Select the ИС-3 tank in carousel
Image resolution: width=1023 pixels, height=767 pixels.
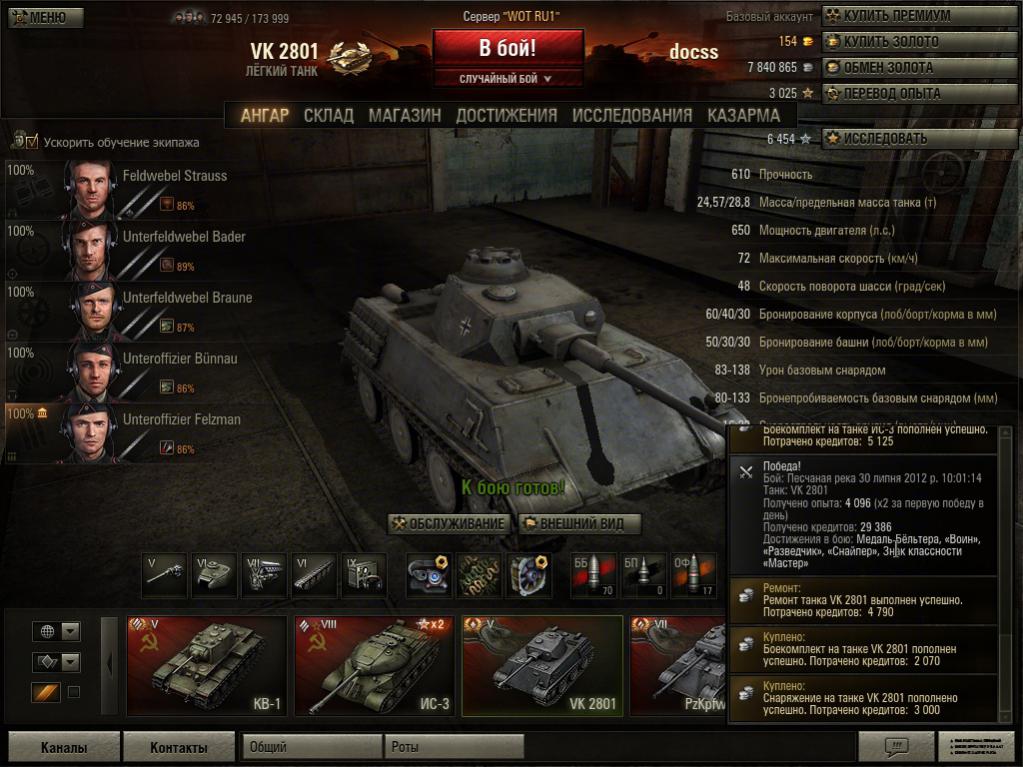[x=374, y=664]
